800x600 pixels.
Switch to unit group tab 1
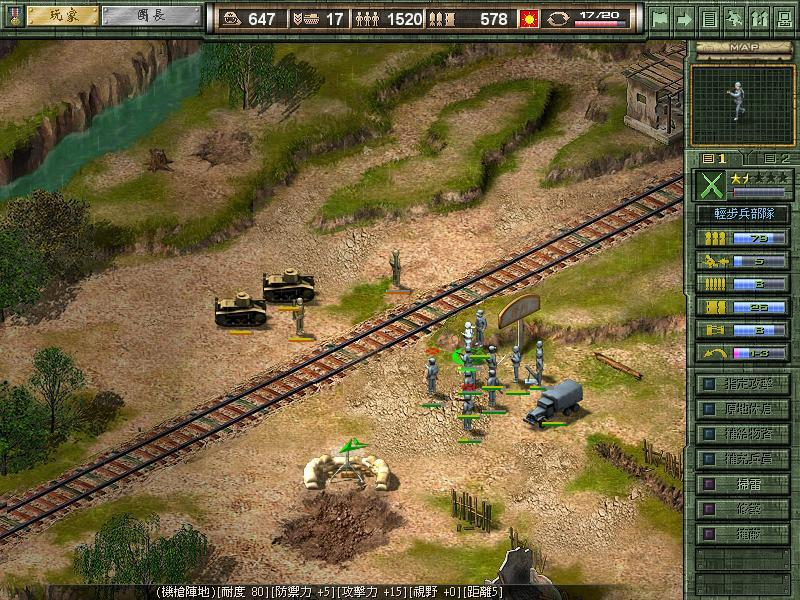[x=715, y=158]
